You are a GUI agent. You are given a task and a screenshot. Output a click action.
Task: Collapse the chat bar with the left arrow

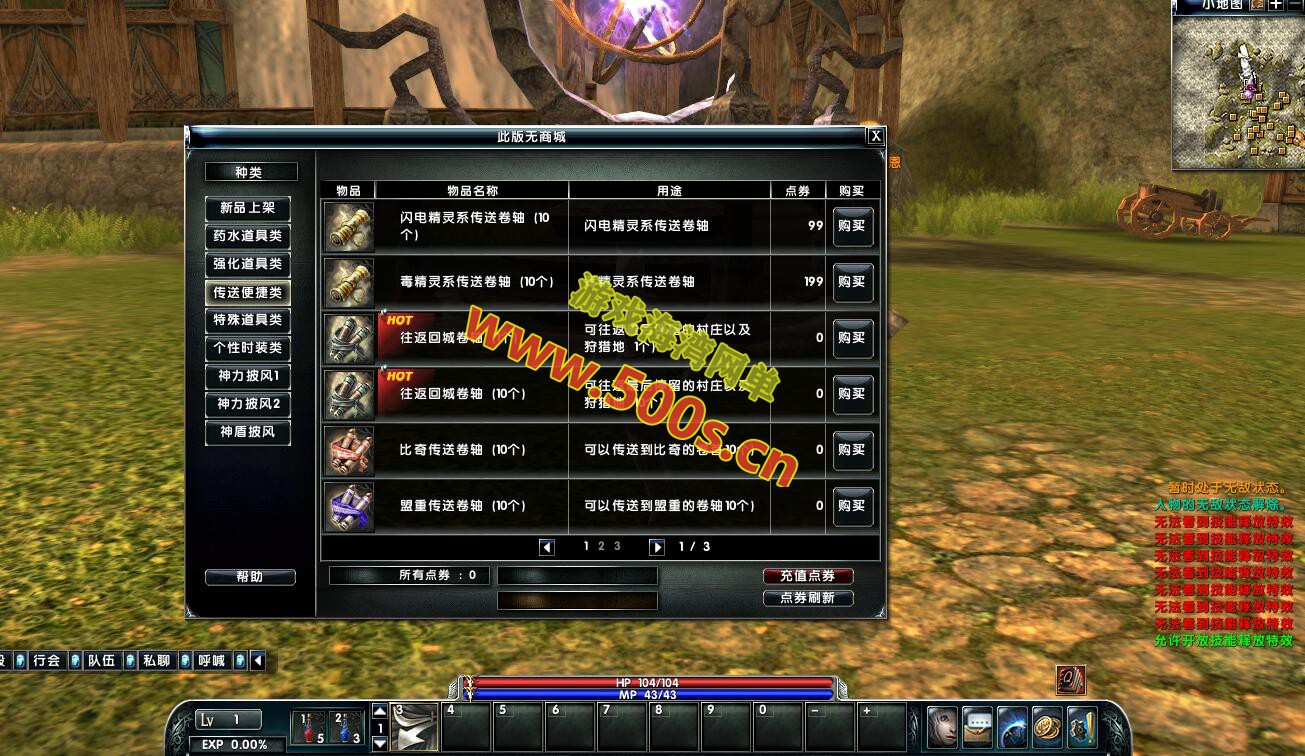(257, 659)
